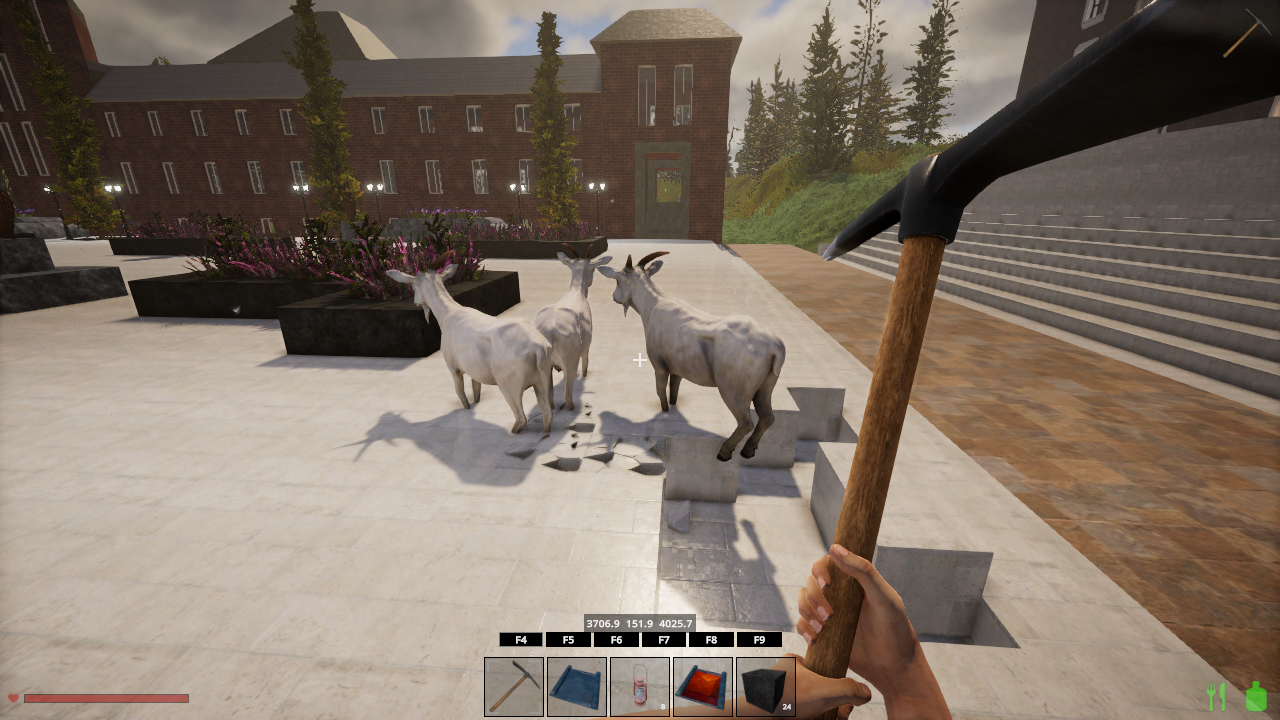Choose the red lantern hotbar slot
The width and height of the screenshot is (1280, 720).
click(640, 686)
